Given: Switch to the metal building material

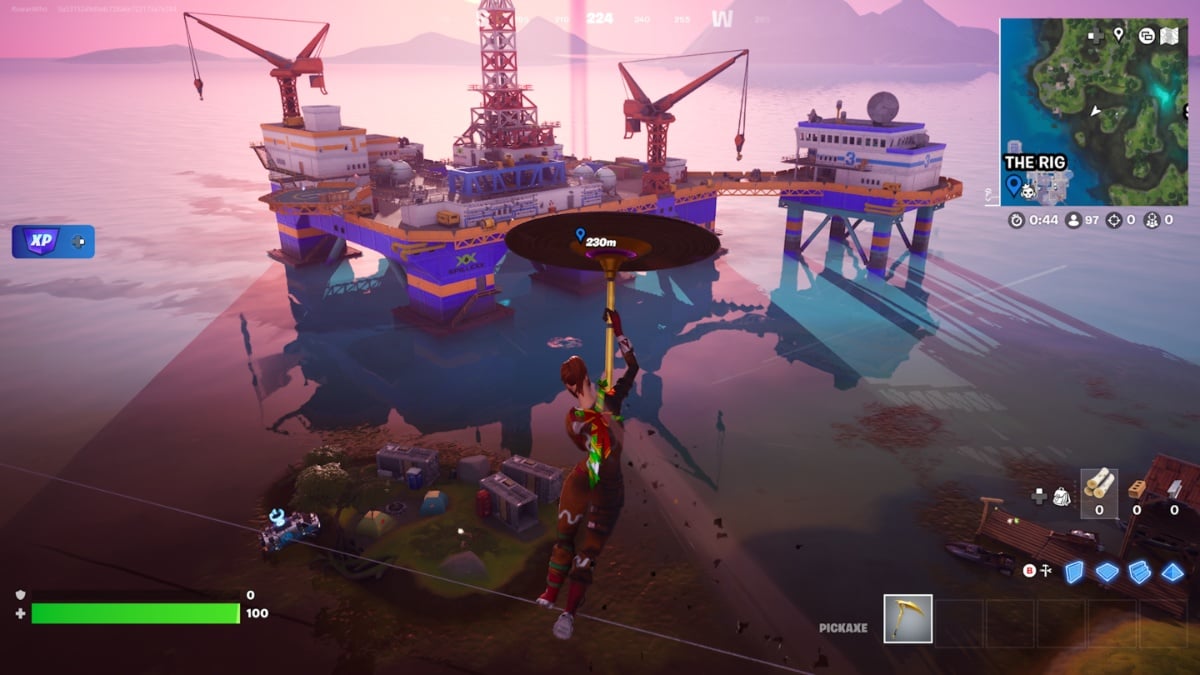Looking at the screenshot, I should click(x=1173, y=487).
